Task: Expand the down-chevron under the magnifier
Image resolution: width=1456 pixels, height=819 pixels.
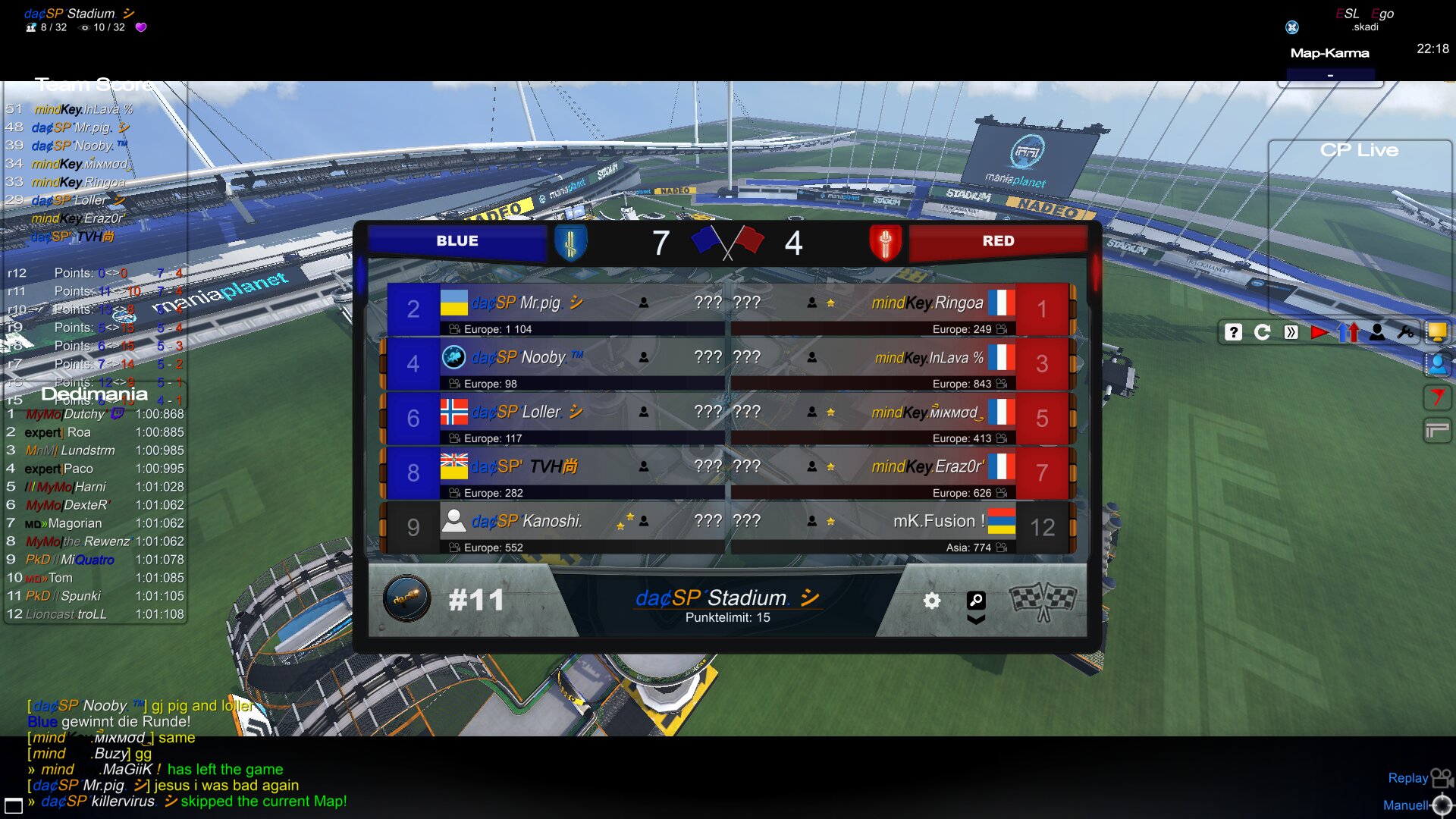Action: coord(976,620)
